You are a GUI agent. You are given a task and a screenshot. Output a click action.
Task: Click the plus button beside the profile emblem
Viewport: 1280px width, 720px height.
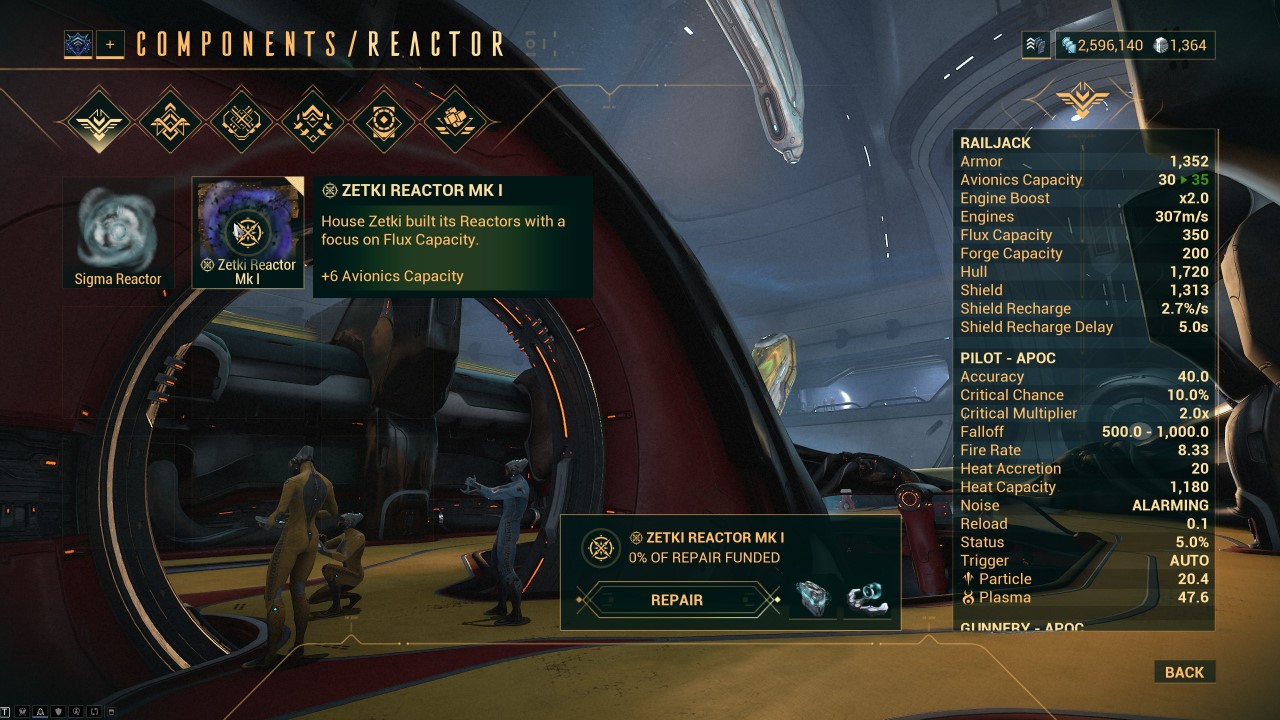click(x=110, y=44)
